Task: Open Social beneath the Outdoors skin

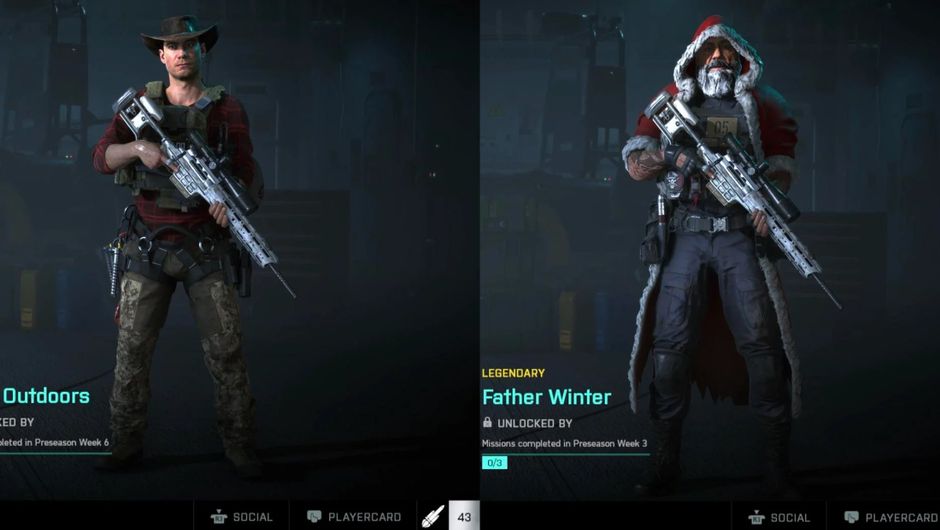Action: point(241,517)
